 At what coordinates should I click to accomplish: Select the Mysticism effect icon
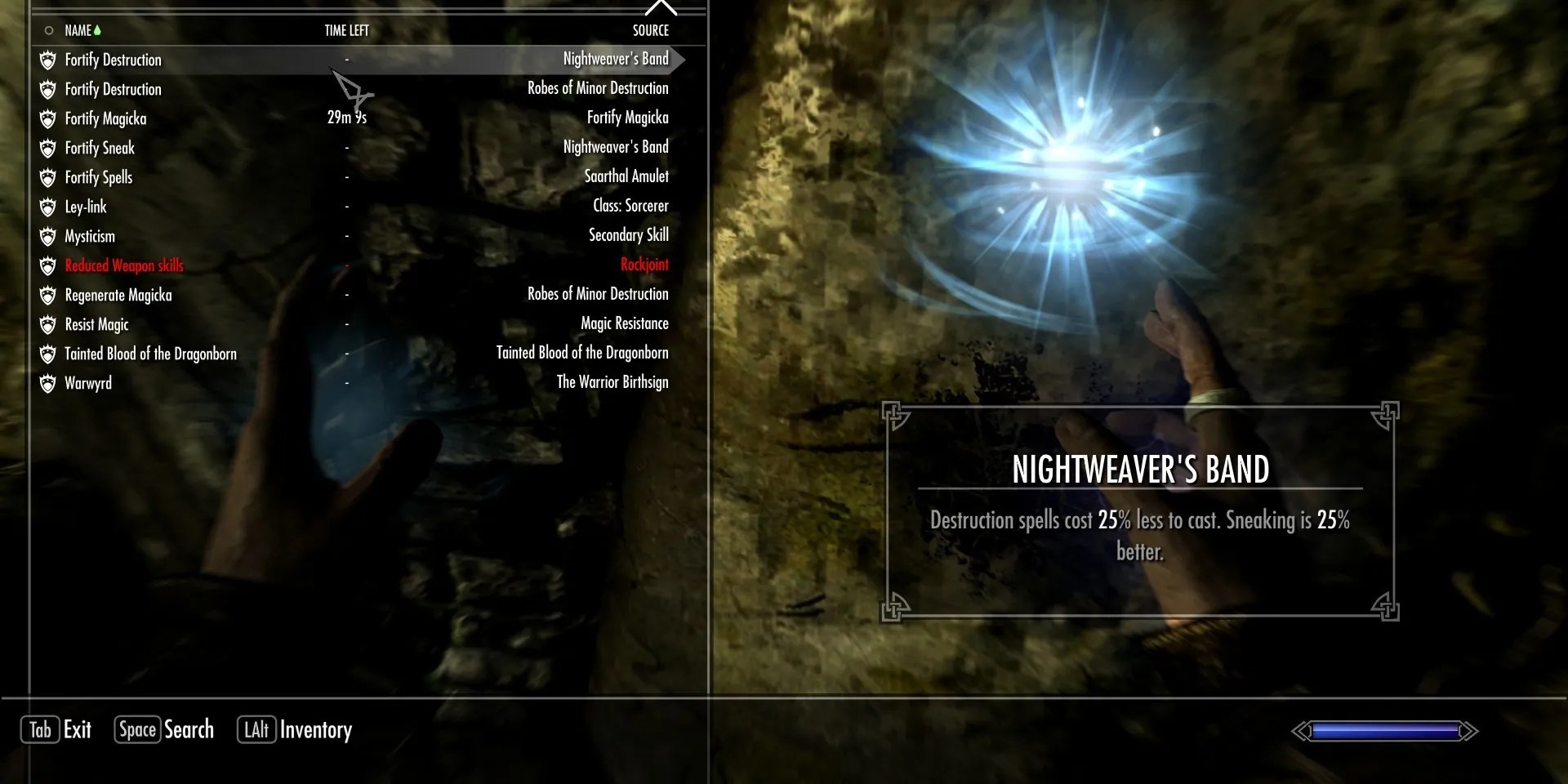tap(47, 236)
